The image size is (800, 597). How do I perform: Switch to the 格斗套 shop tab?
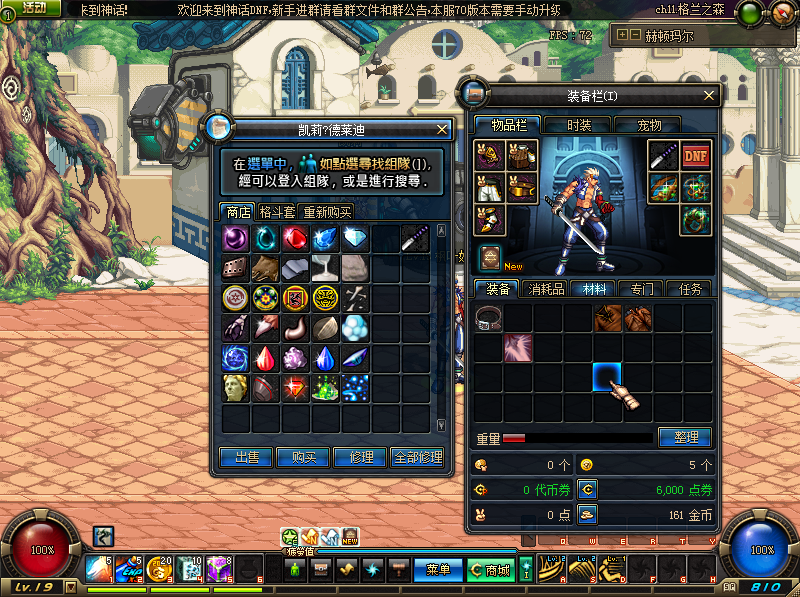[x=276, y=212]
